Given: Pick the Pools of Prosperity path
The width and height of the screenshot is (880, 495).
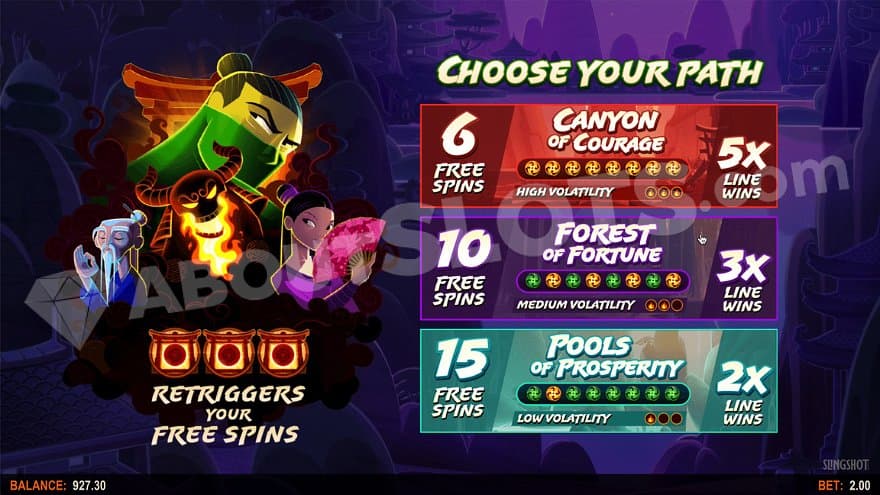Looking at the screenshot, I should tap(598, 379).
